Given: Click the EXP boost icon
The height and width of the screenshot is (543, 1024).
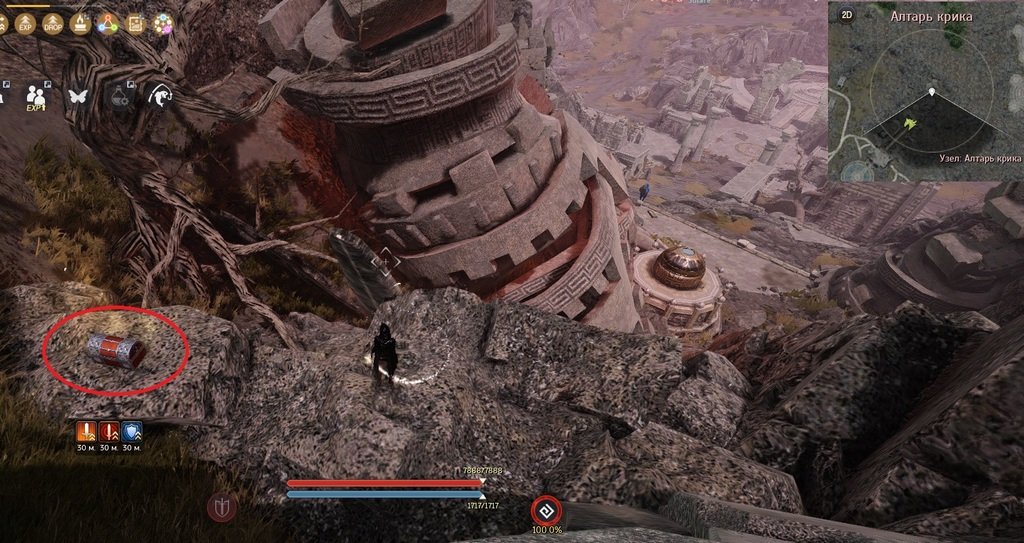Looking at the screenshot, I should (x=26, y=25).
